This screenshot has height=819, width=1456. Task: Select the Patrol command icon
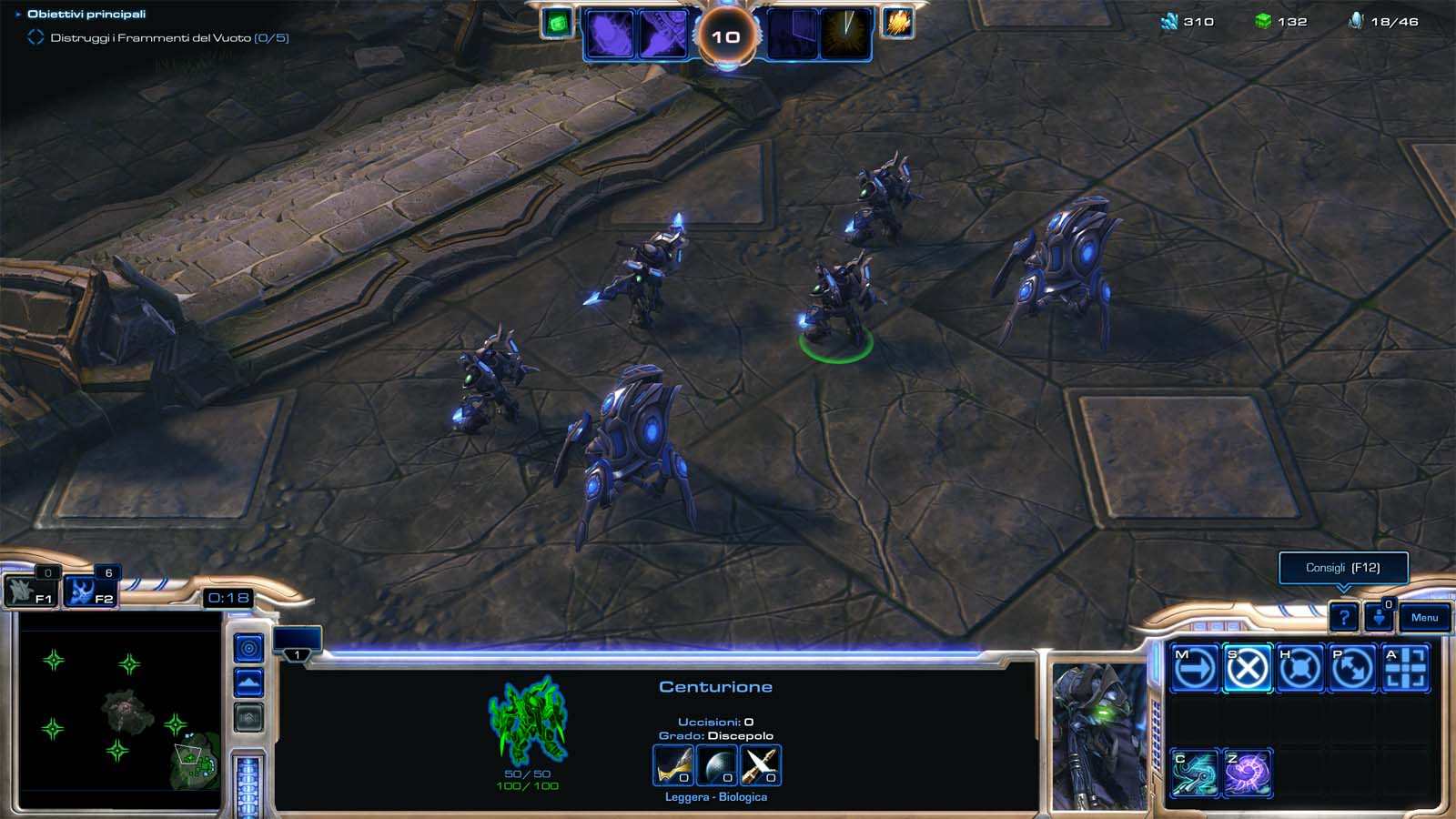(1352, 669)
